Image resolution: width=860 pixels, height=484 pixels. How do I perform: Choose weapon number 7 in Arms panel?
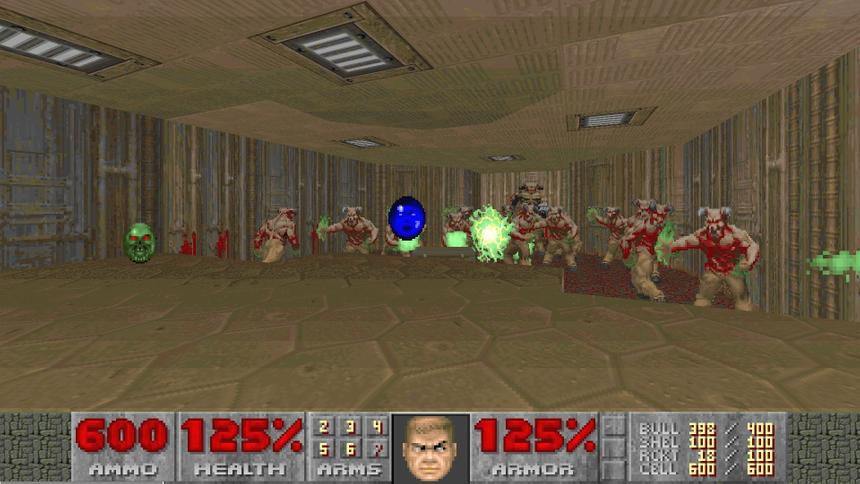(375, 447)
